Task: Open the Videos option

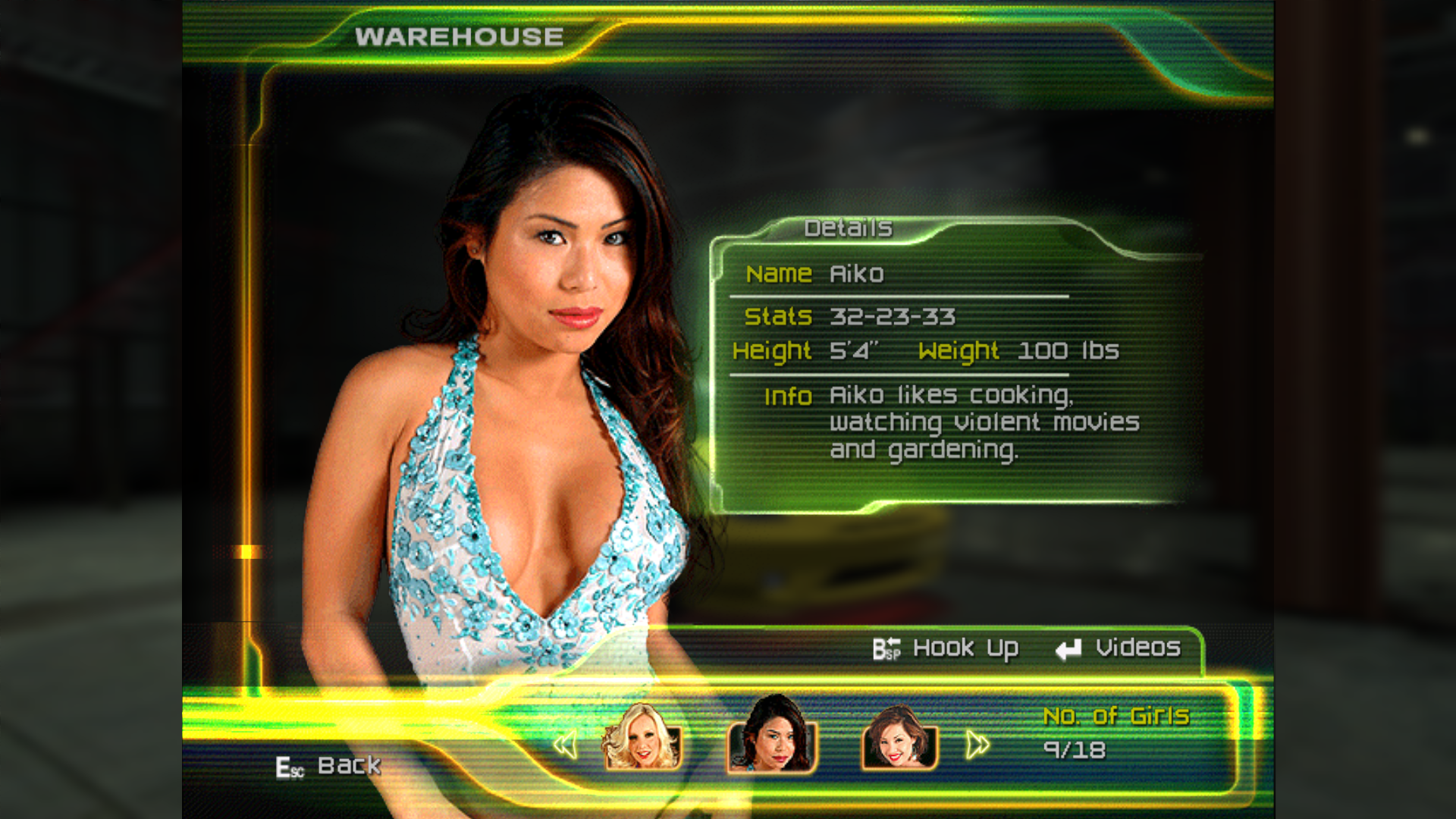Action: (x=1119, y=648)
